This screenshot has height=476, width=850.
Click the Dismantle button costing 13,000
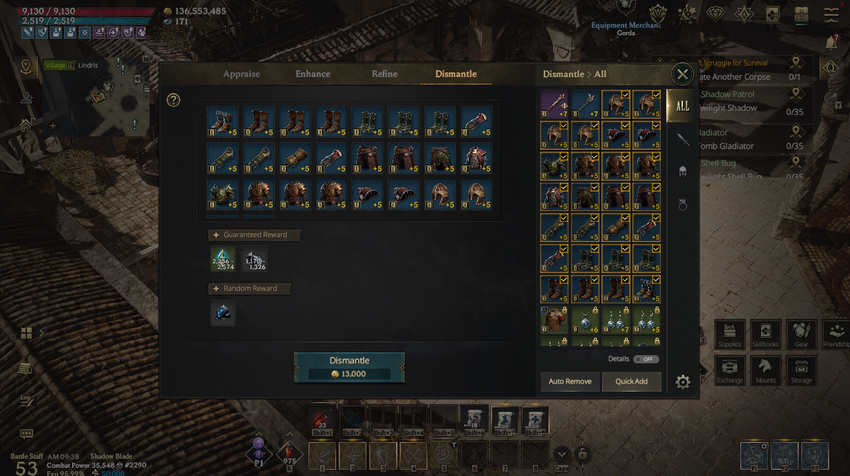[349, 366]
